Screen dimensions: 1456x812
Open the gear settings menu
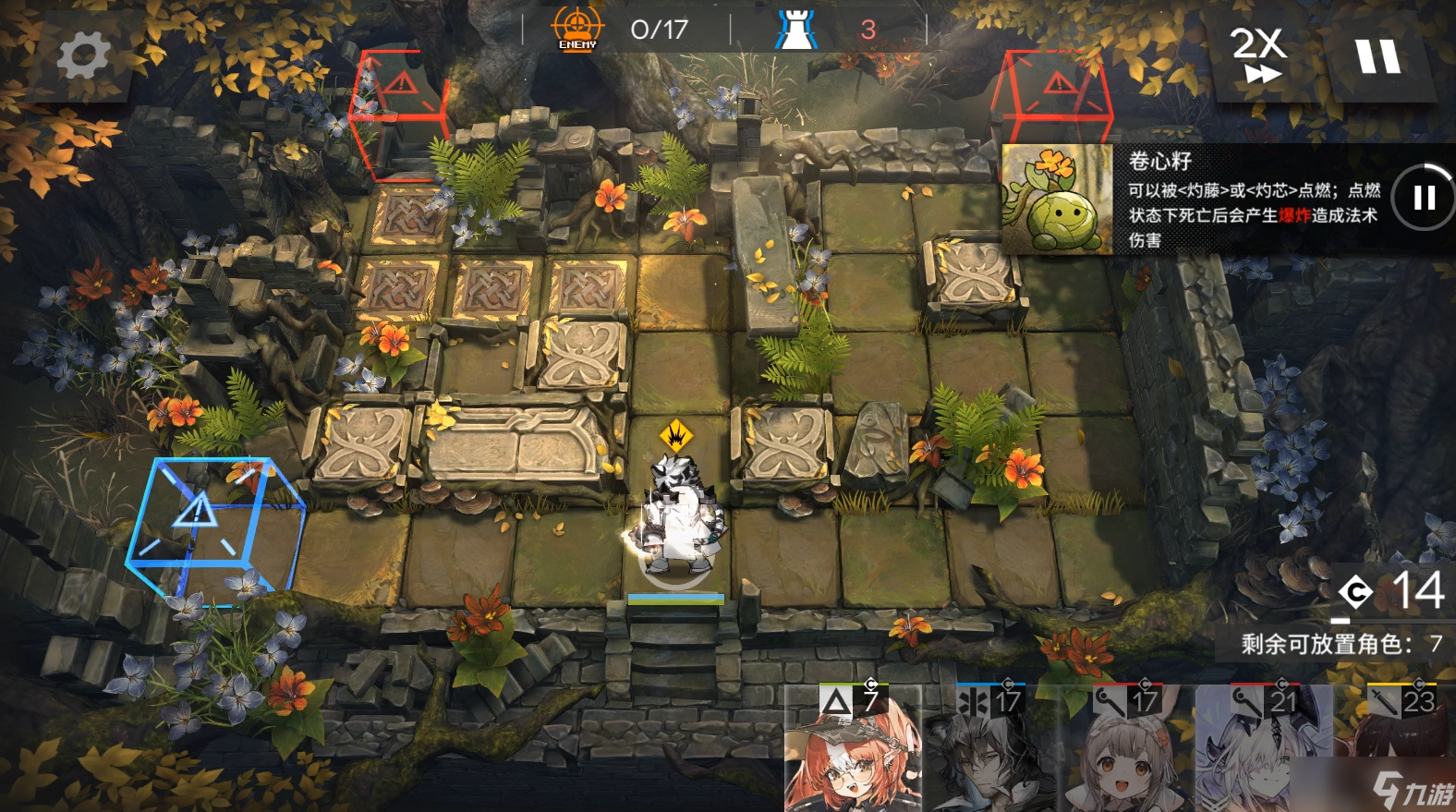83,56
